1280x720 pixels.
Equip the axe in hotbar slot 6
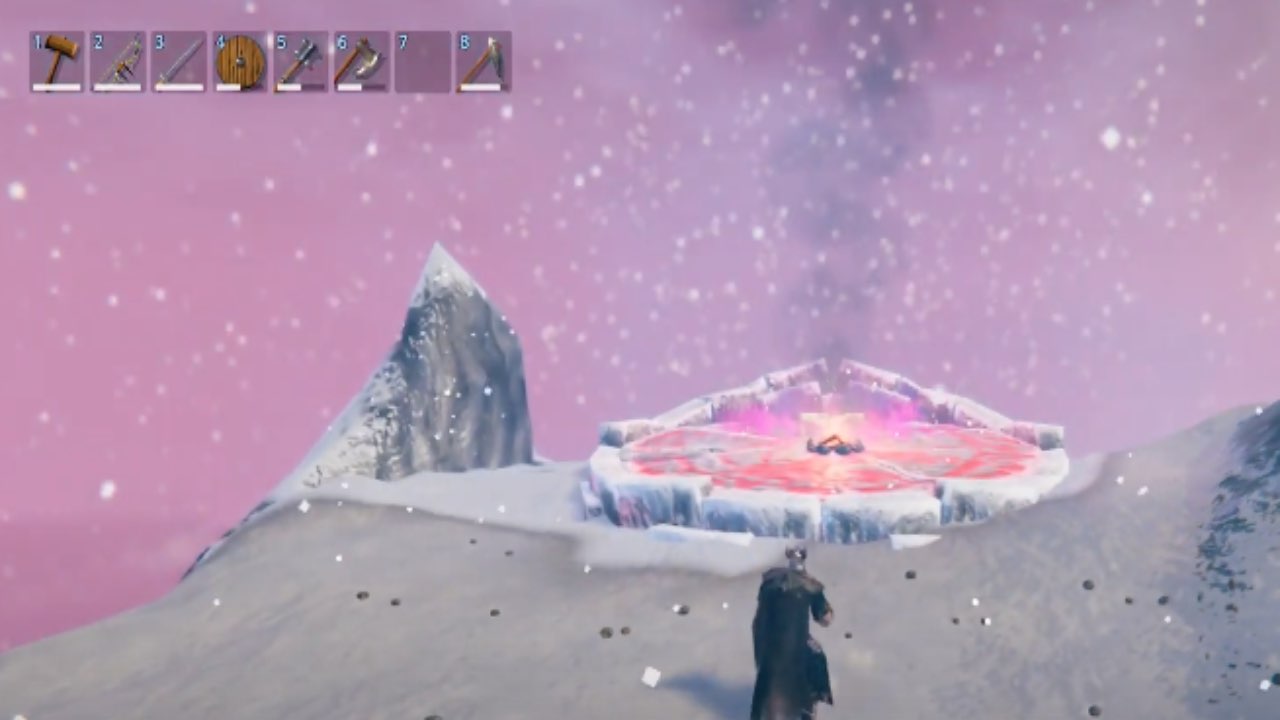tap(362, 61)
